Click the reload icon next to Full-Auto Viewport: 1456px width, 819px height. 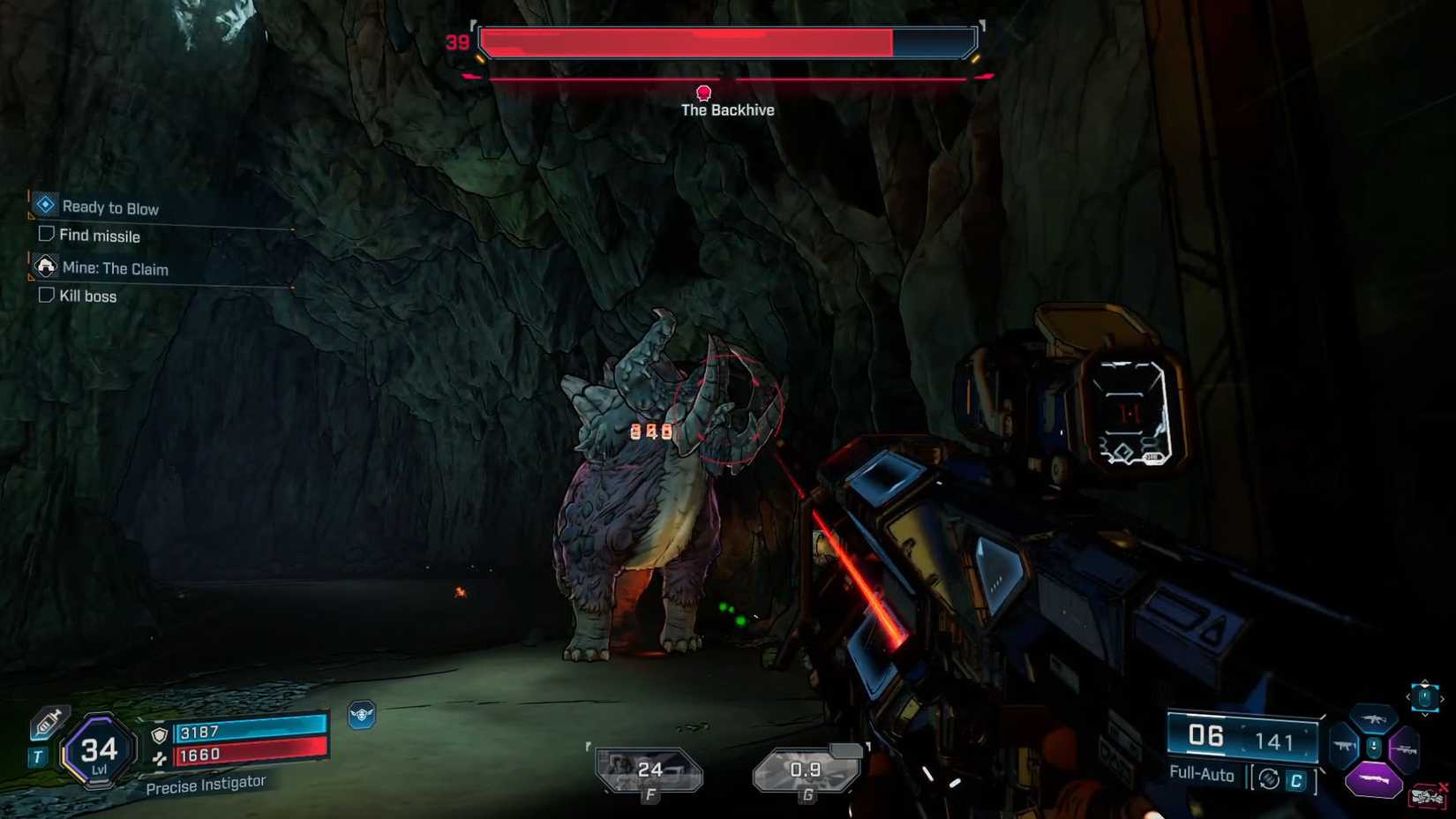[x=1270, y=779]
